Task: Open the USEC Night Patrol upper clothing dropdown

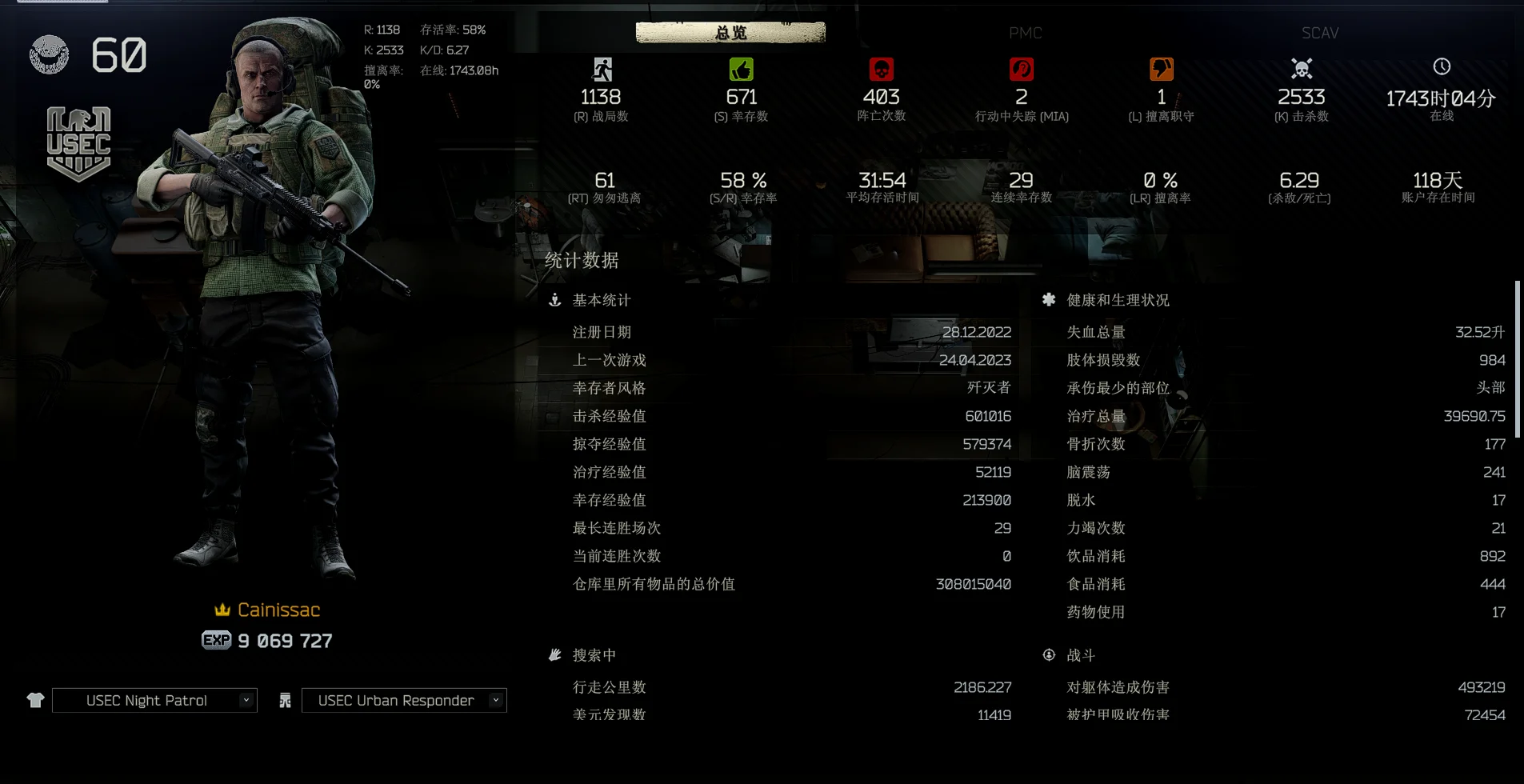Action: [154, 700]
